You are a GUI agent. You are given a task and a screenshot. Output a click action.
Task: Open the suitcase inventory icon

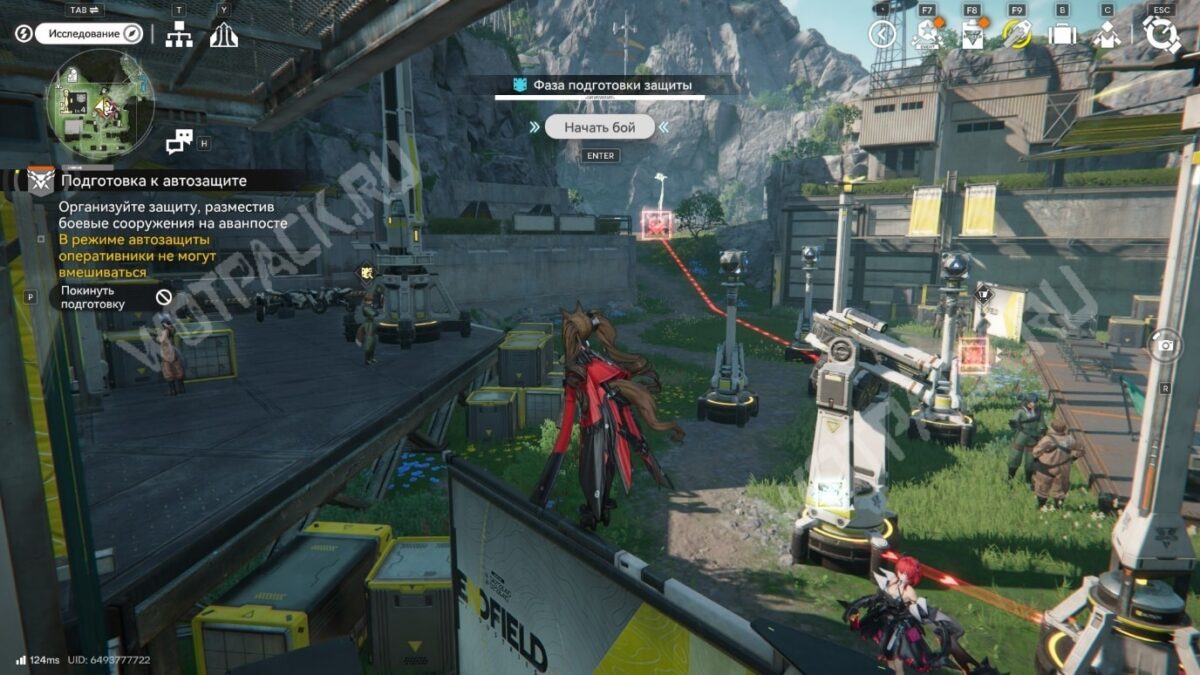click(x=1061, y=35)
